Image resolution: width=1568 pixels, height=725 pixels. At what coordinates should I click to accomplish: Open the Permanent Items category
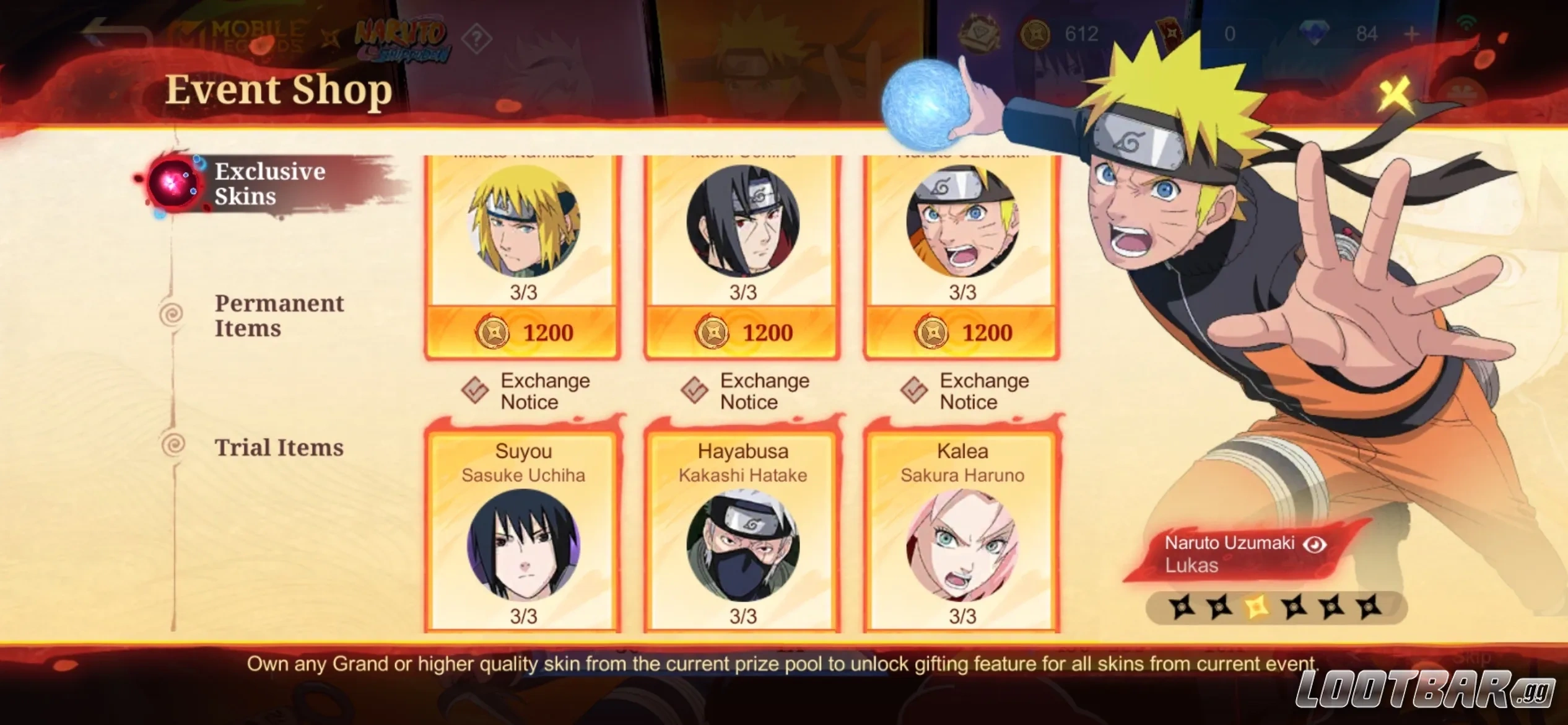coord(279,315)
